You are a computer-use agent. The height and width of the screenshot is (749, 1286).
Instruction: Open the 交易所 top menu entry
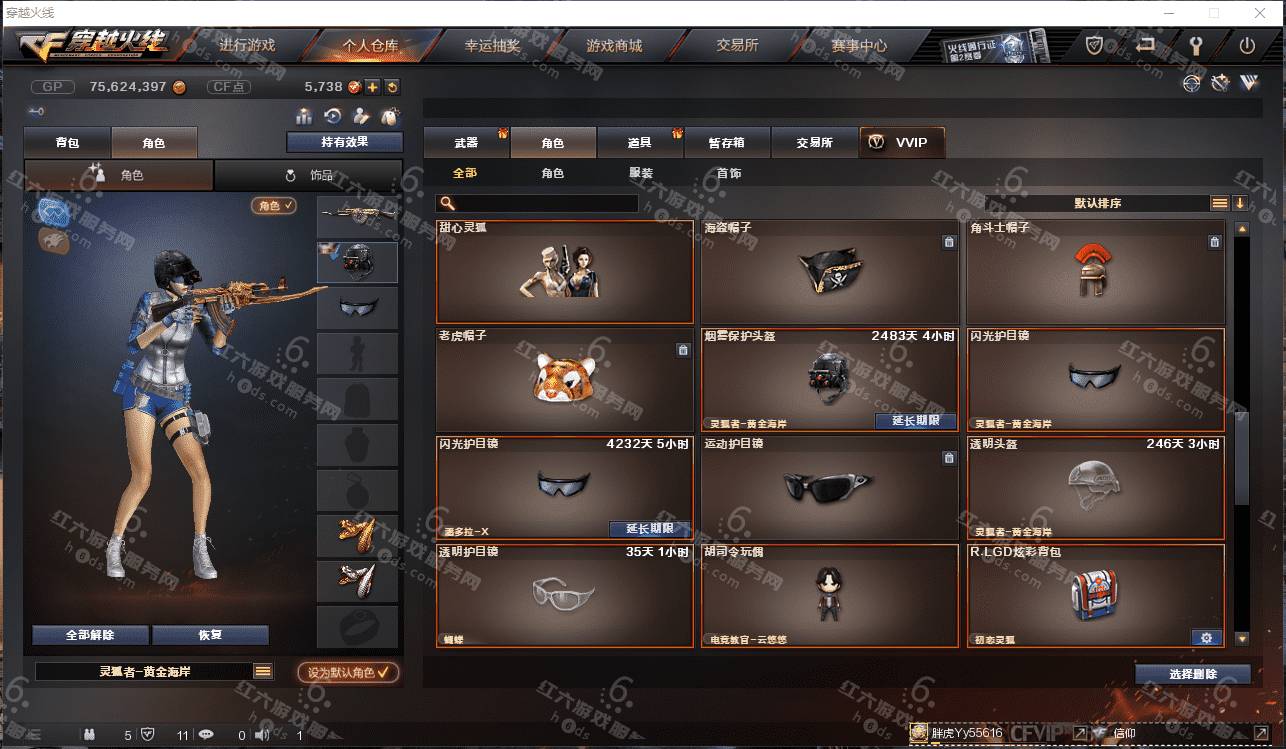tap(737, 46)
